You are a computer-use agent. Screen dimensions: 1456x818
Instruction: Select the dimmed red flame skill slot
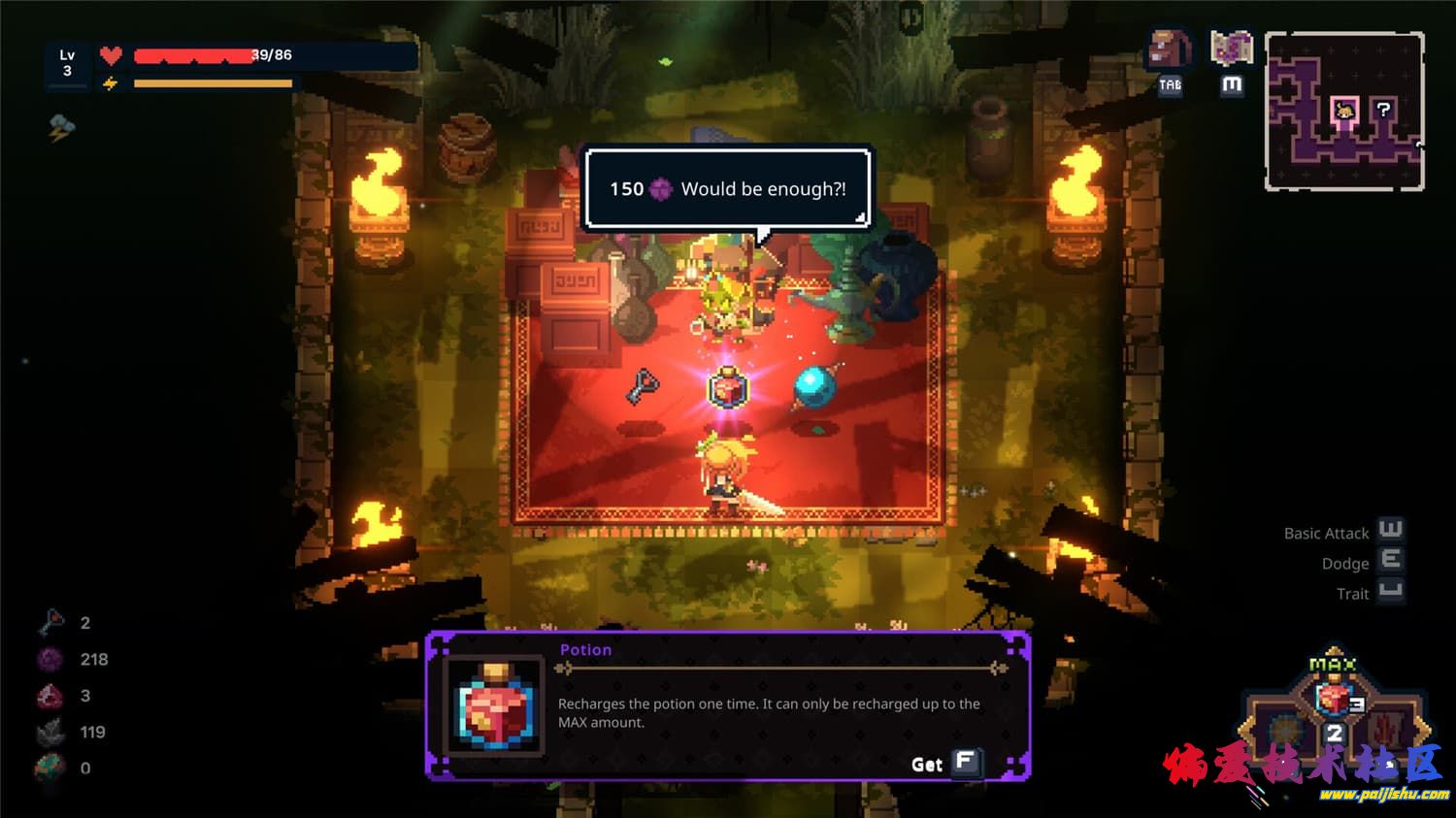[x=1384, y=728]
